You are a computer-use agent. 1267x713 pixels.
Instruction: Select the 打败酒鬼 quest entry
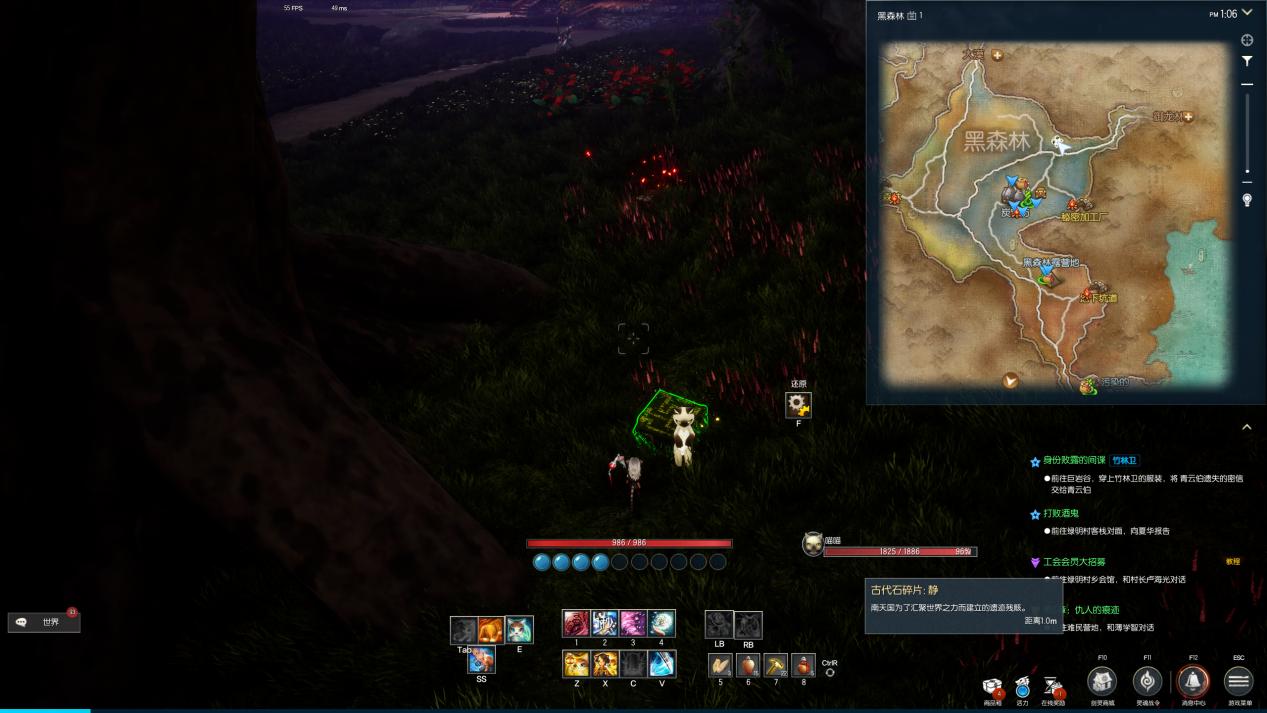tap(1060, 514)
